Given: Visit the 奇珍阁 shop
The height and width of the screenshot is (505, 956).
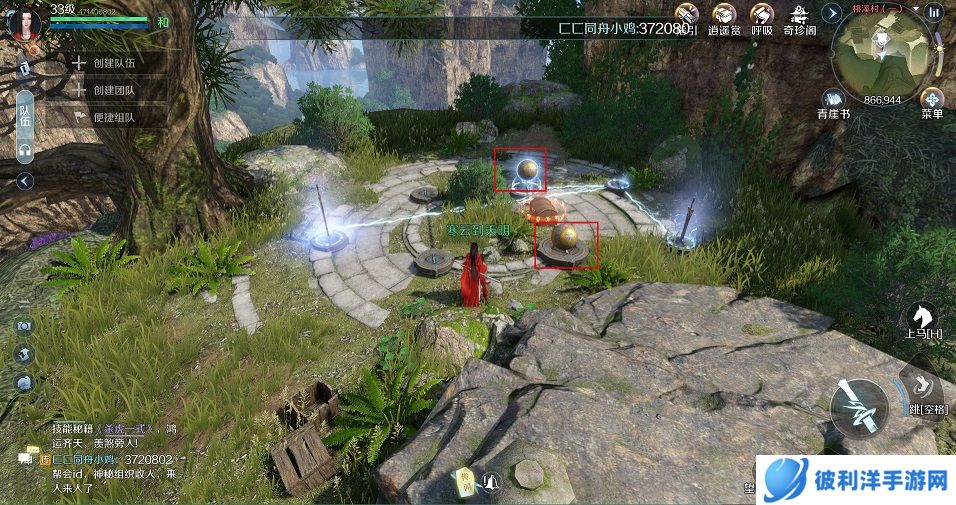Looking at the screenshot, I should coord(799,19).
